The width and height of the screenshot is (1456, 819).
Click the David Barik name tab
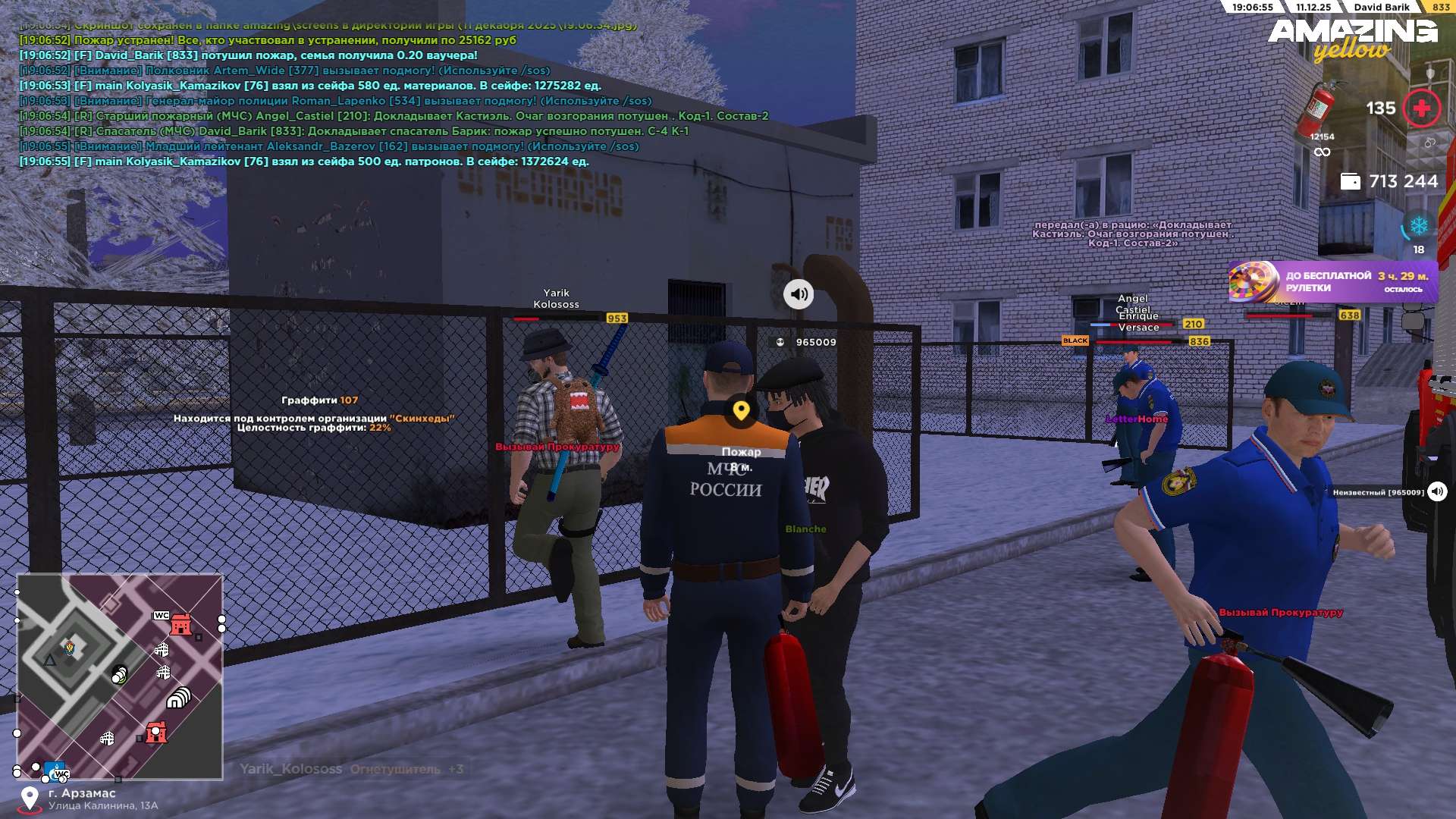1381,7
